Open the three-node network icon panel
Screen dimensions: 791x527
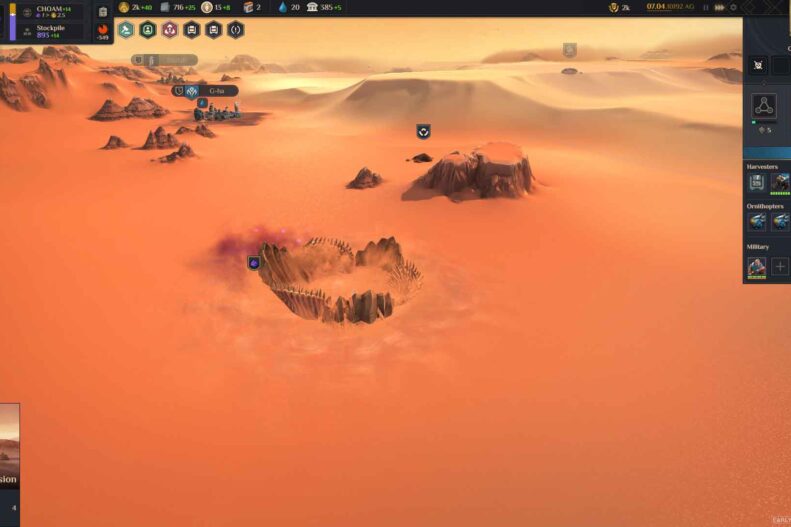764,106
